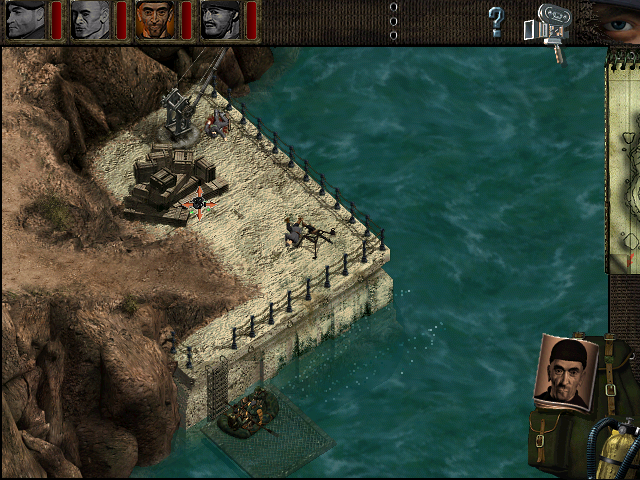Activate the film camera view icon
The height and width of the screenshot is (480, 640).
coord(550,24)
